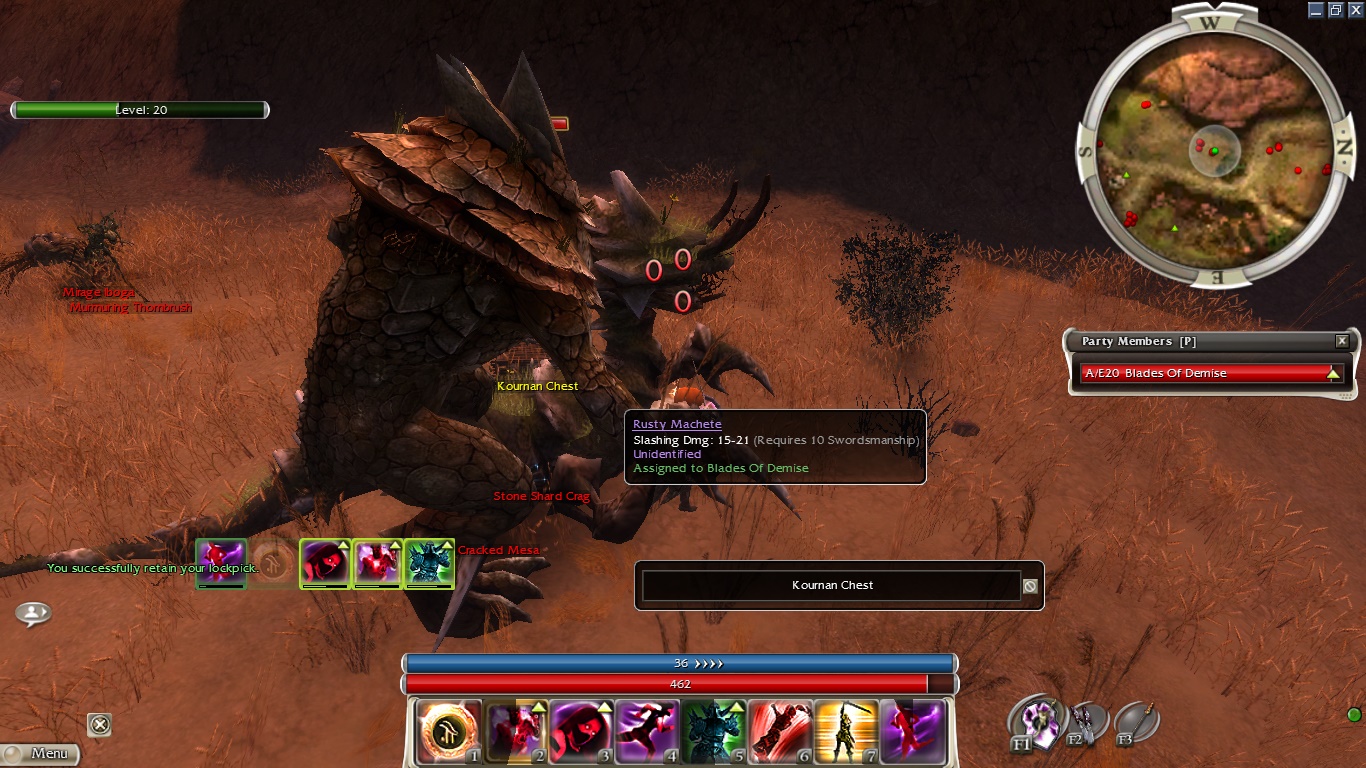
Task: Click the Rusty Machete item name link
Action: (x=677, y=425)
